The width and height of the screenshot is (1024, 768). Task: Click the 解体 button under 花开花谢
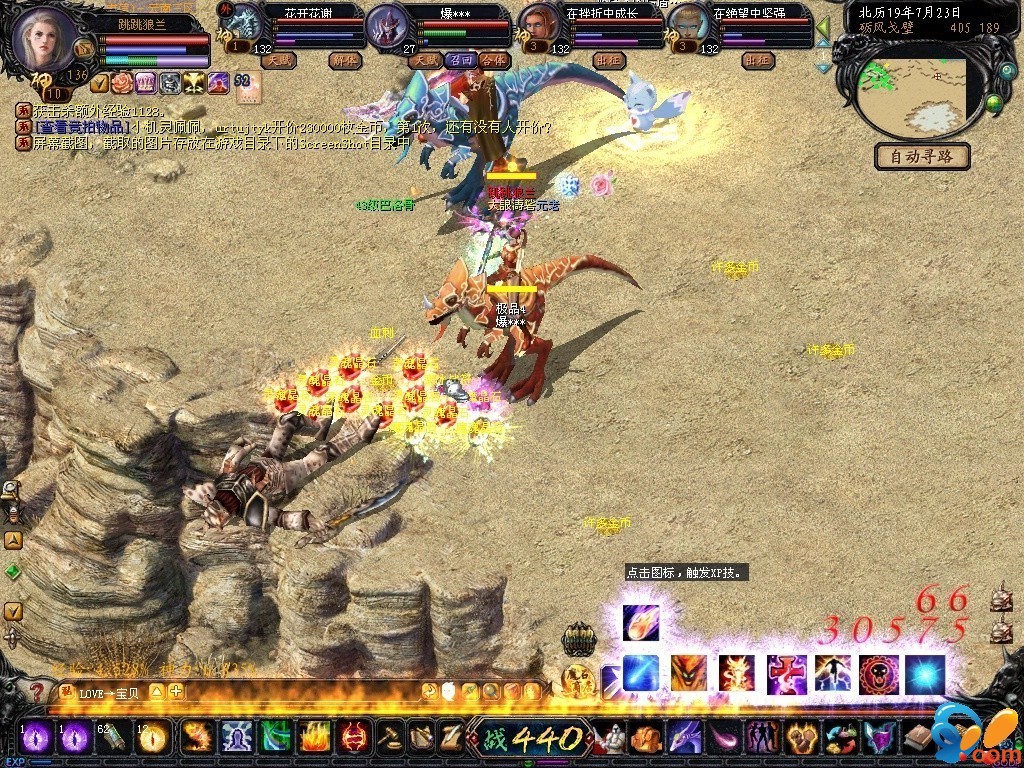[344, 60]
